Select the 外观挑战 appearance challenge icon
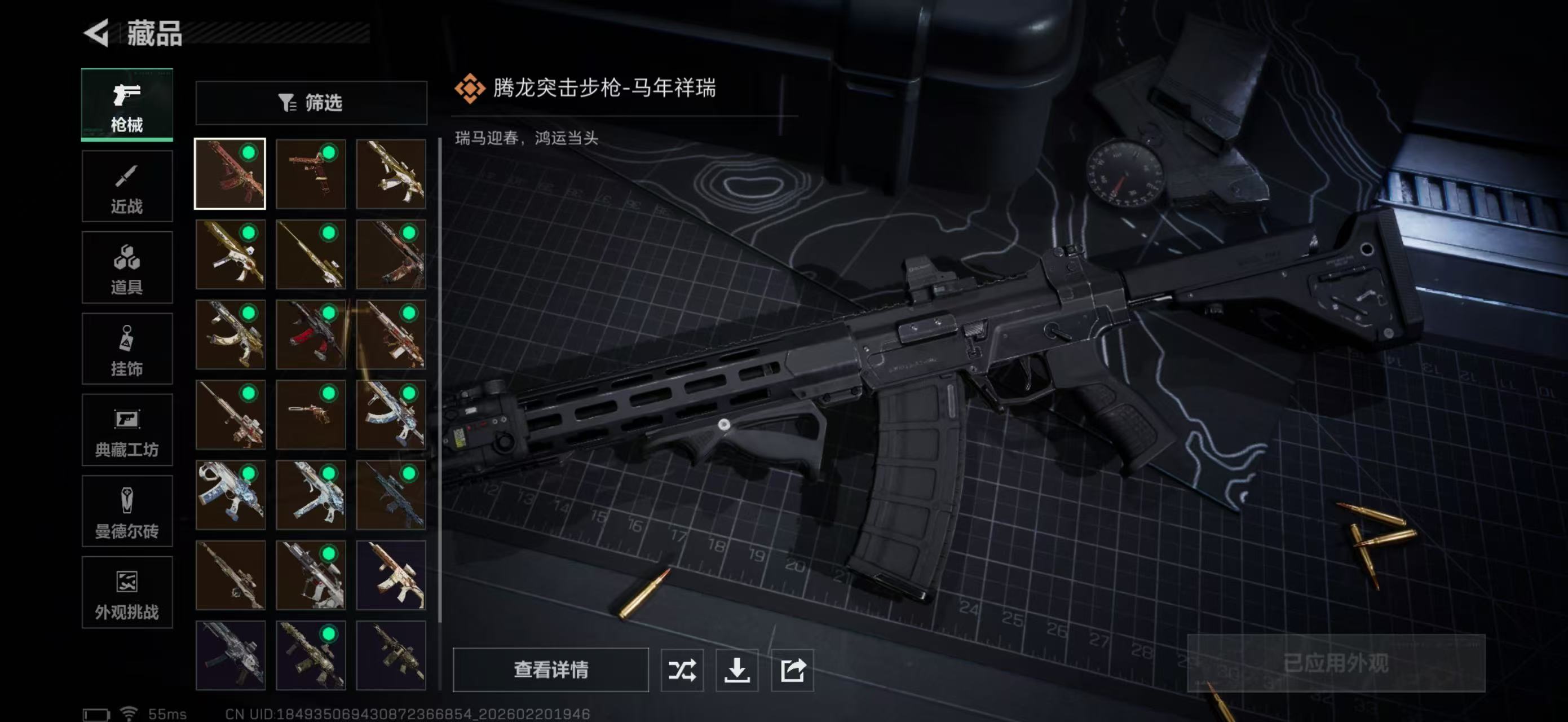1568x722 pixels. (x=127, y=592)
